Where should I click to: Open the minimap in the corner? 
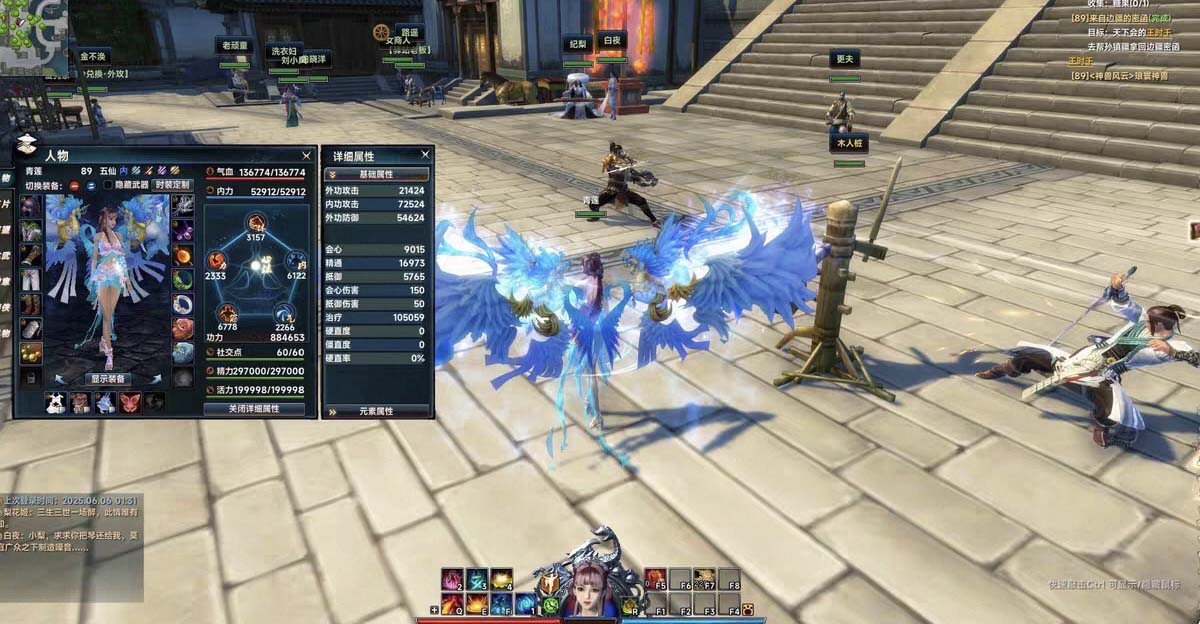tap(34, 35)
